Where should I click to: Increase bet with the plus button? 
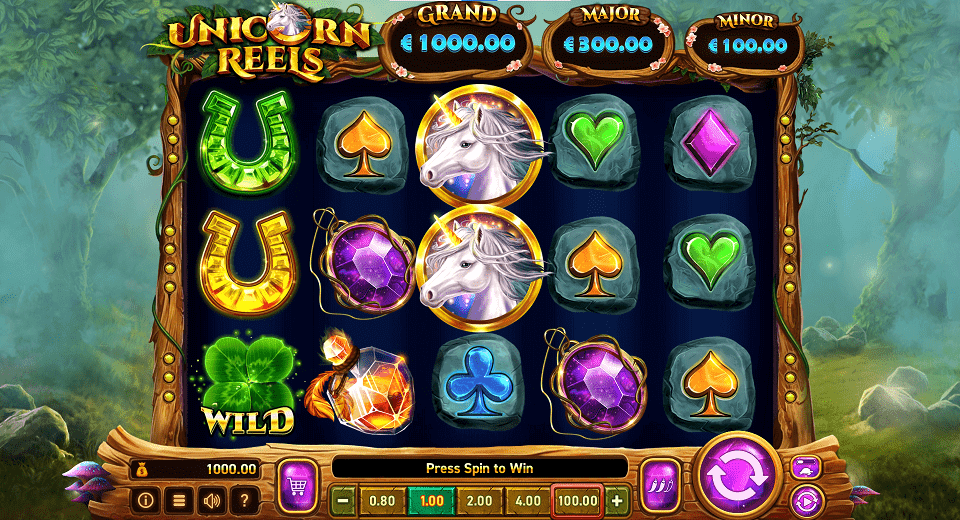coord(617,500)
